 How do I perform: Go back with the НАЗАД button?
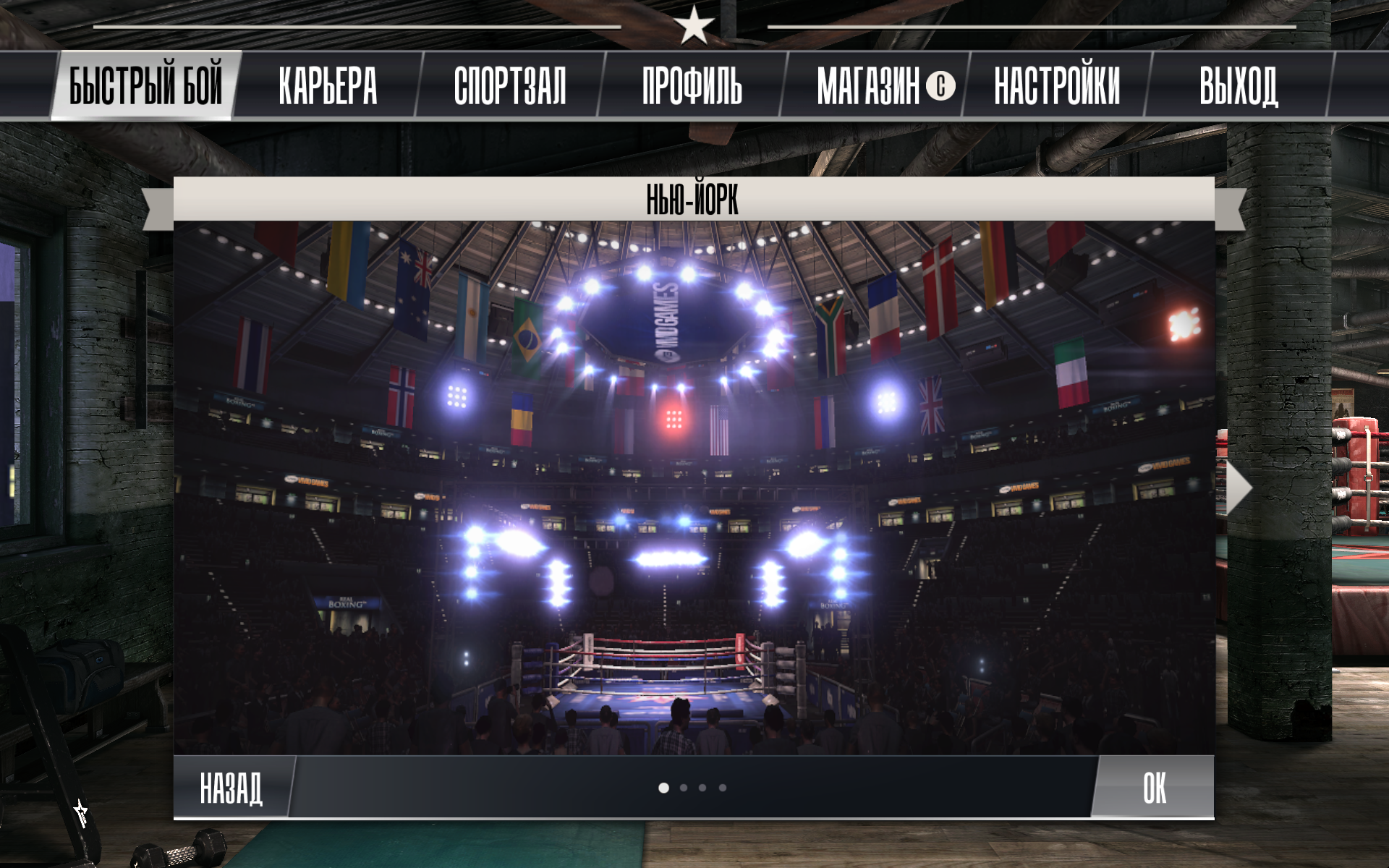point(231,787)
